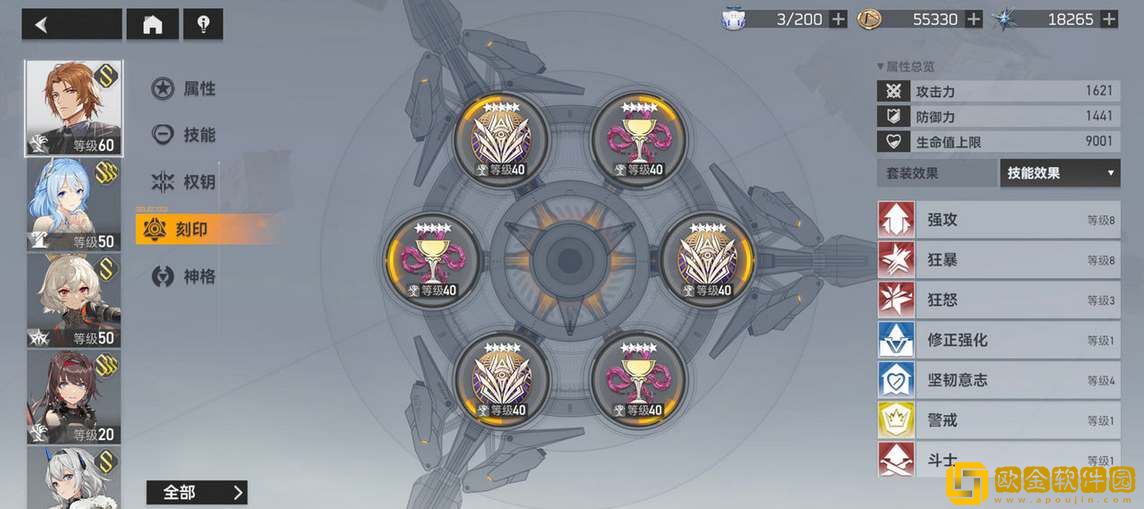1144x509 pixels.
Task: Pick the blue-haired level 50 character
Action: tap(73, 204)
